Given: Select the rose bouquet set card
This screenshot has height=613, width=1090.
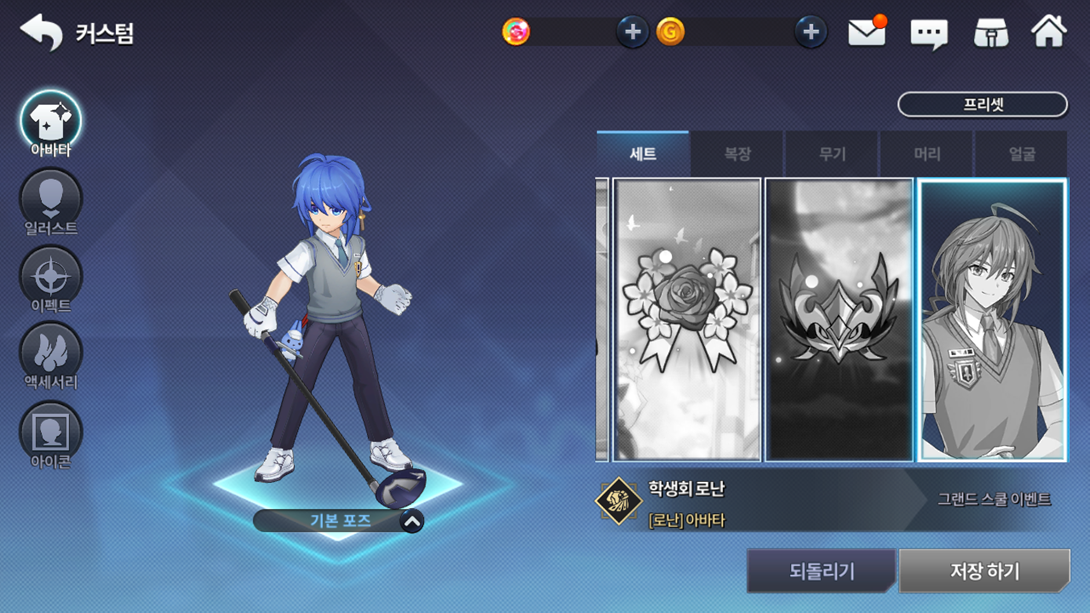Looking at the screenshot, I should pos(687,320).
